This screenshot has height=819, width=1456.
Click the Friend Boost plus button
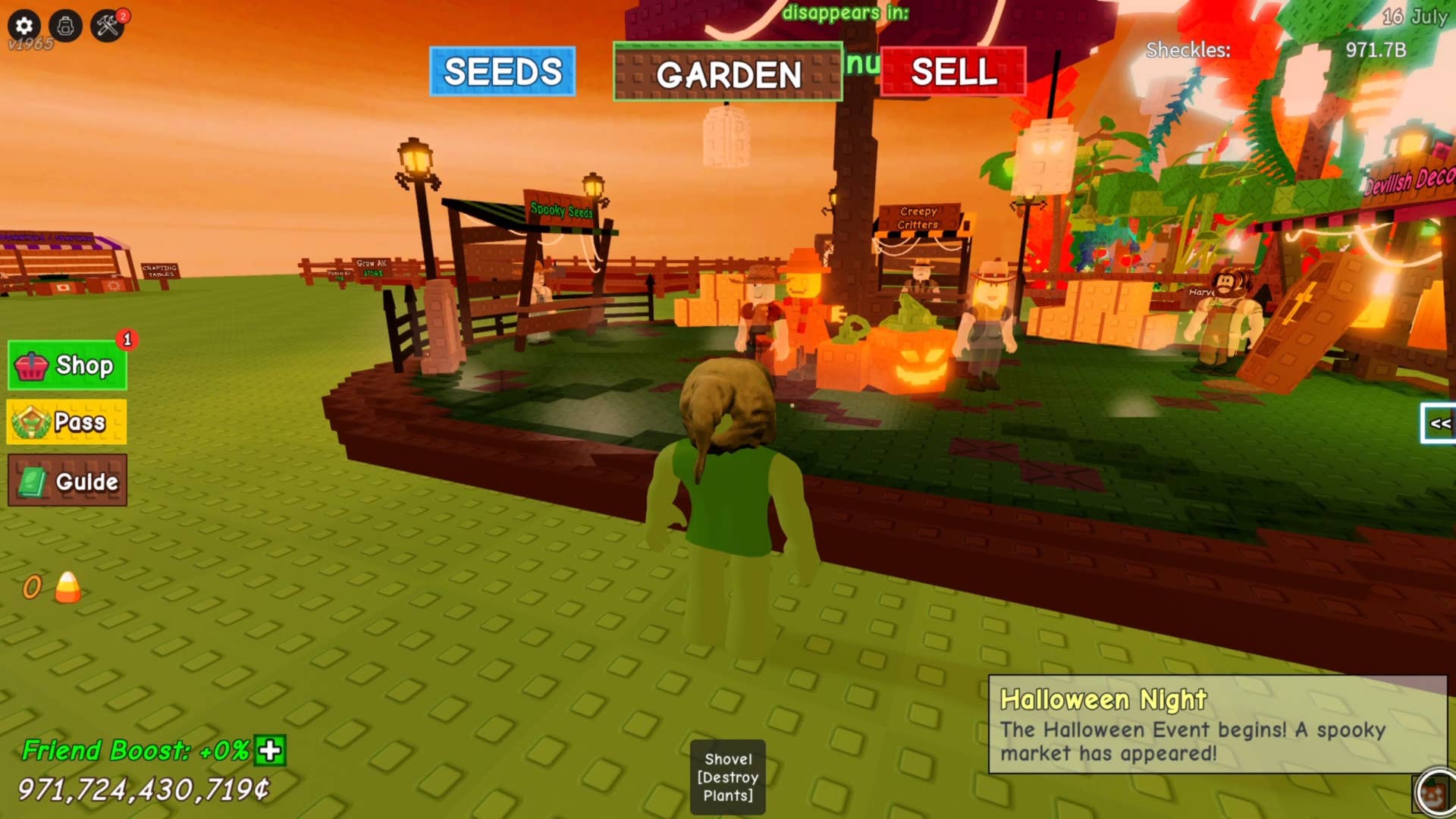pos(271,751)
